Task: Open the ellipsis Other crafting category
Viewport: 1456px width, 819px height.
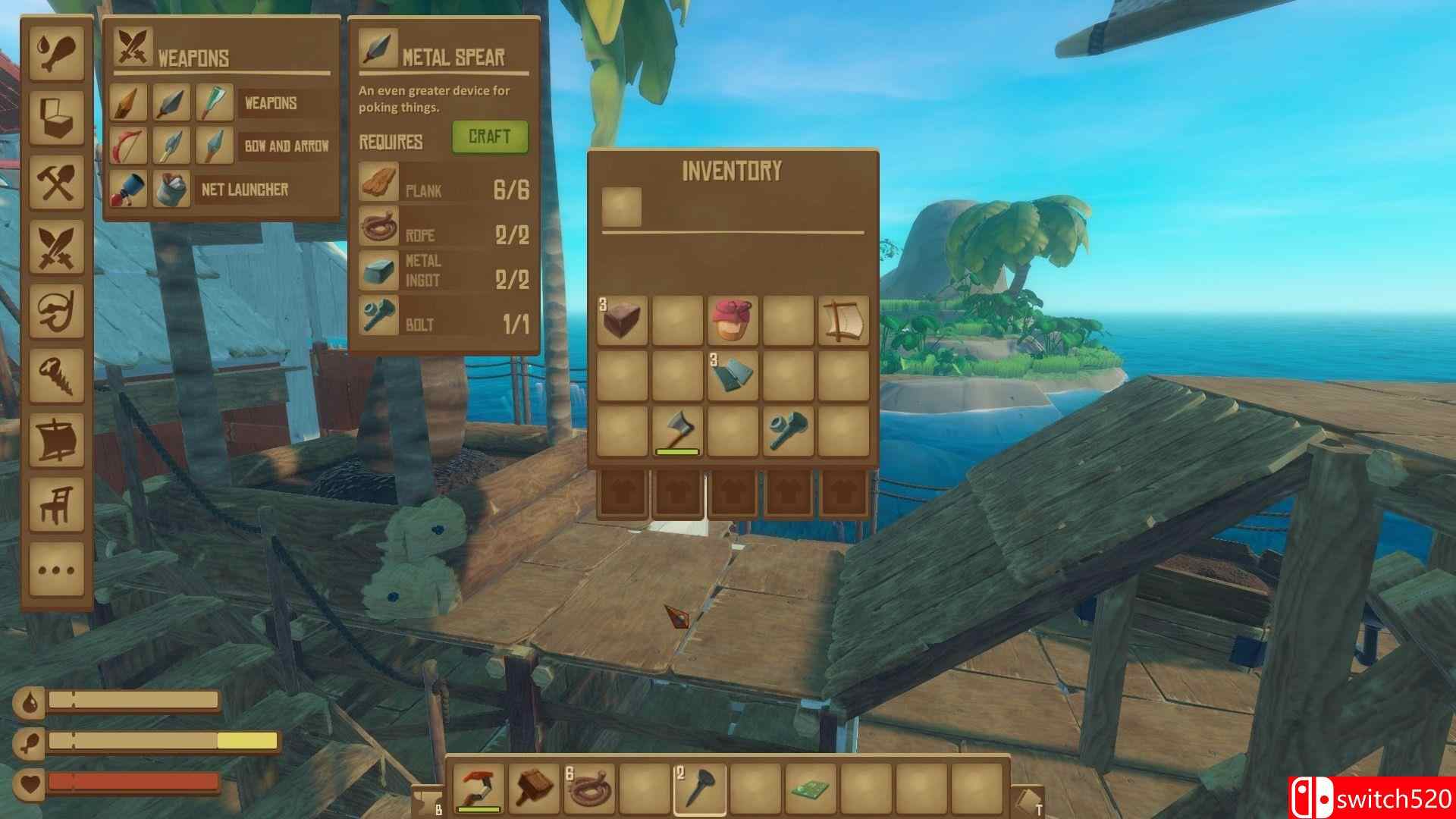Action: 57,565
